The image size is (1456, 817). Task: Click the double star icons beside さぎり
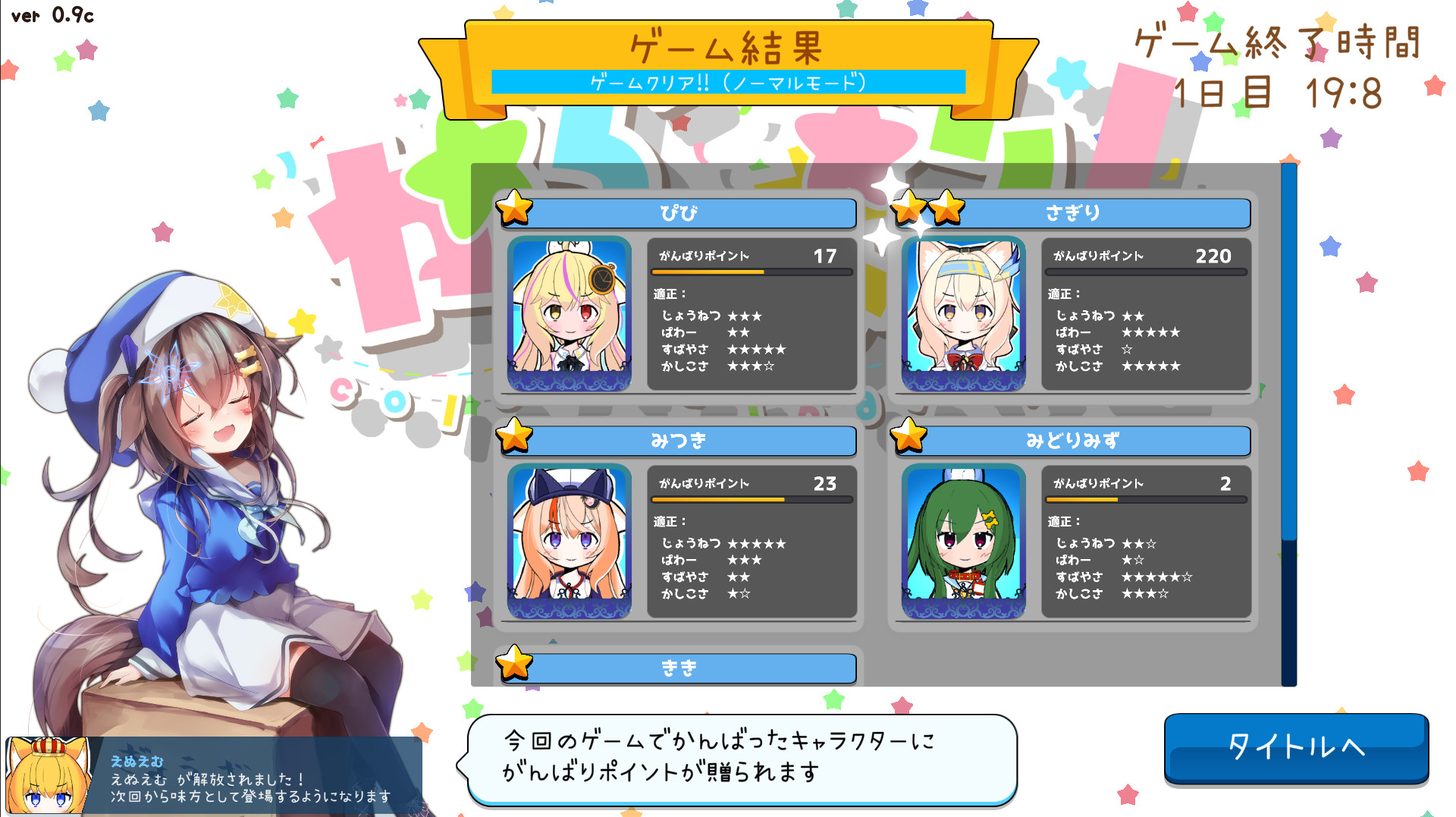[925, 212]
